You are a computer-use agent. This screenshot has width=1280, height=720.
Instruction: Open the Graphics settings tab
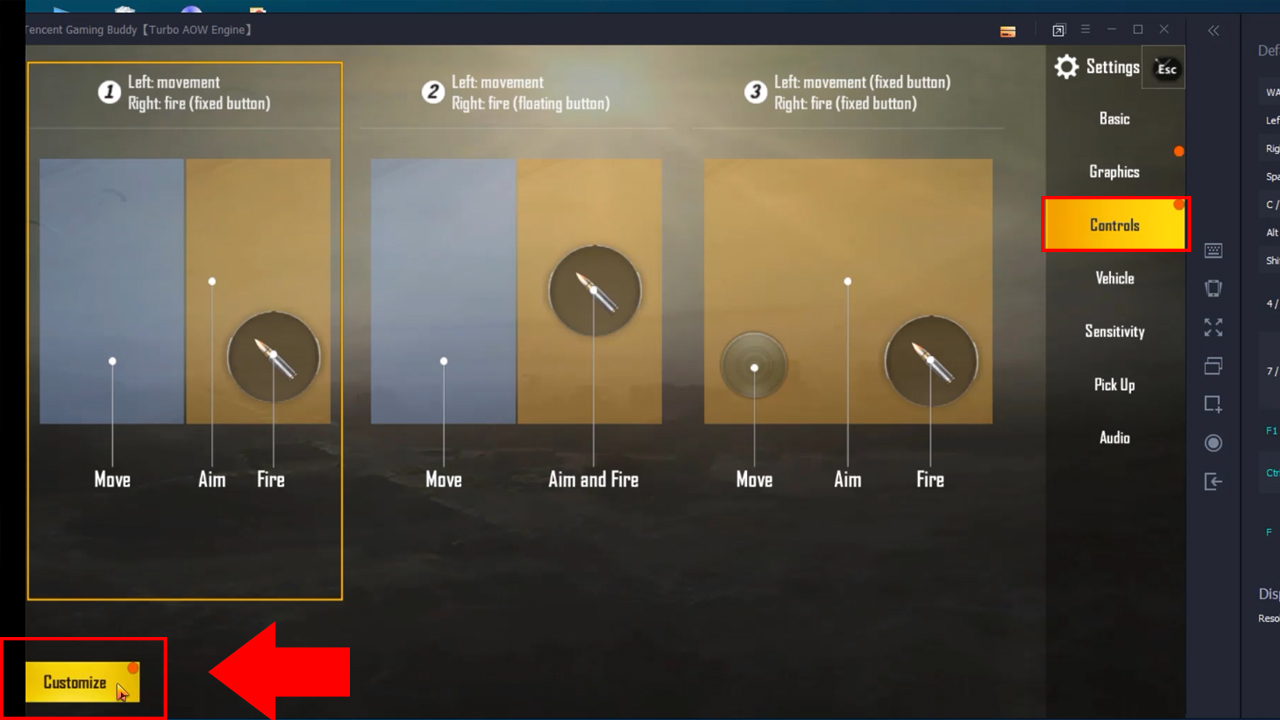pyautogui.click(x=1114, y=171)
